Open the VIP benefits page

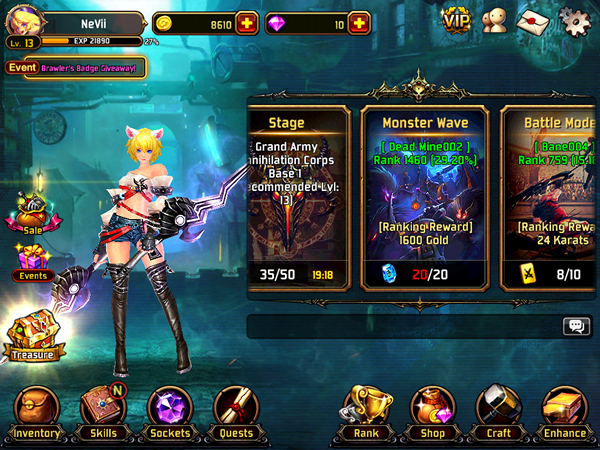click(456, 19)
